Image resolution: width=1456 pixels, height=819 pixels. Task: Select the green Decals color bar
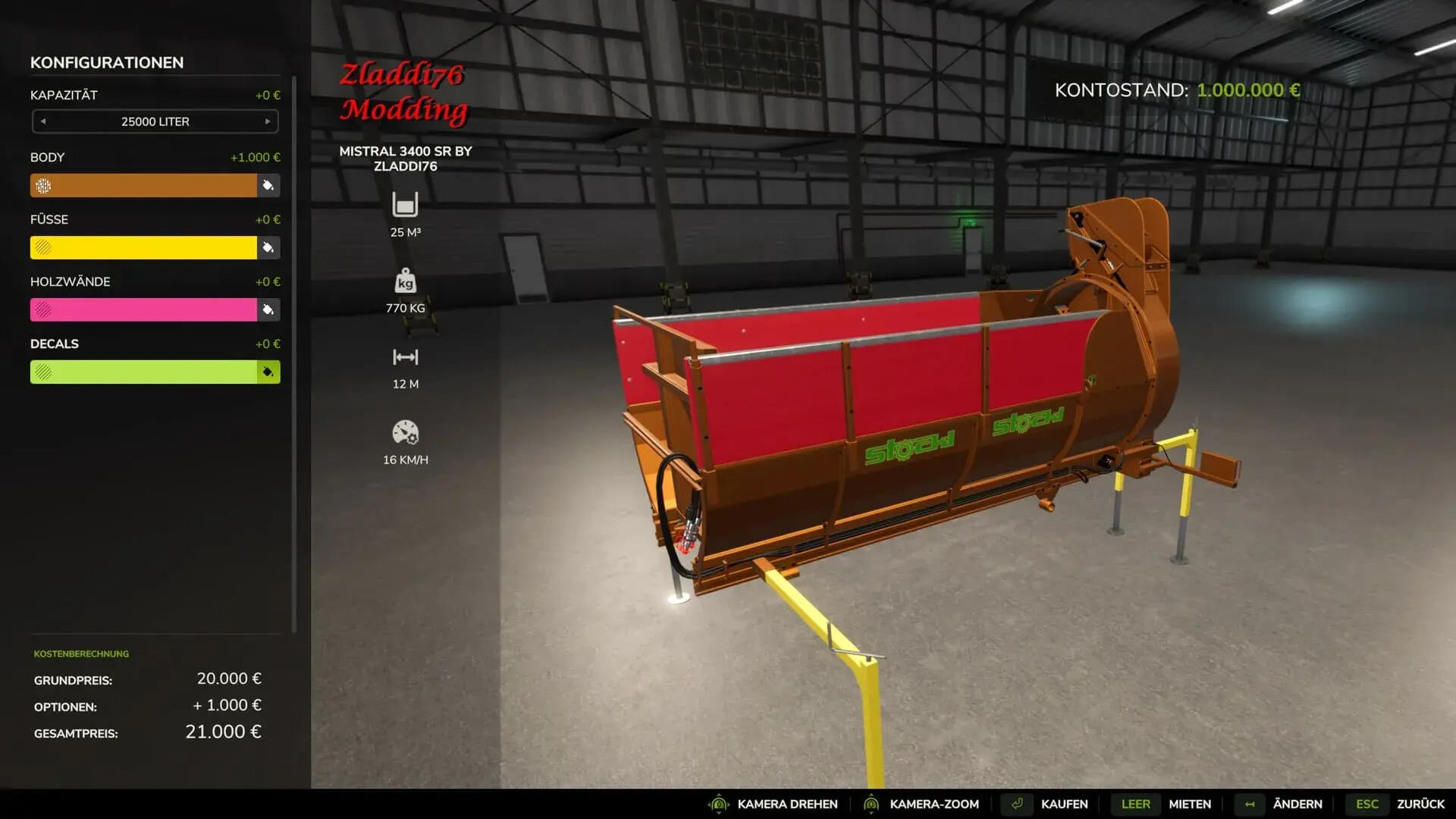click(x=143, y=372)
